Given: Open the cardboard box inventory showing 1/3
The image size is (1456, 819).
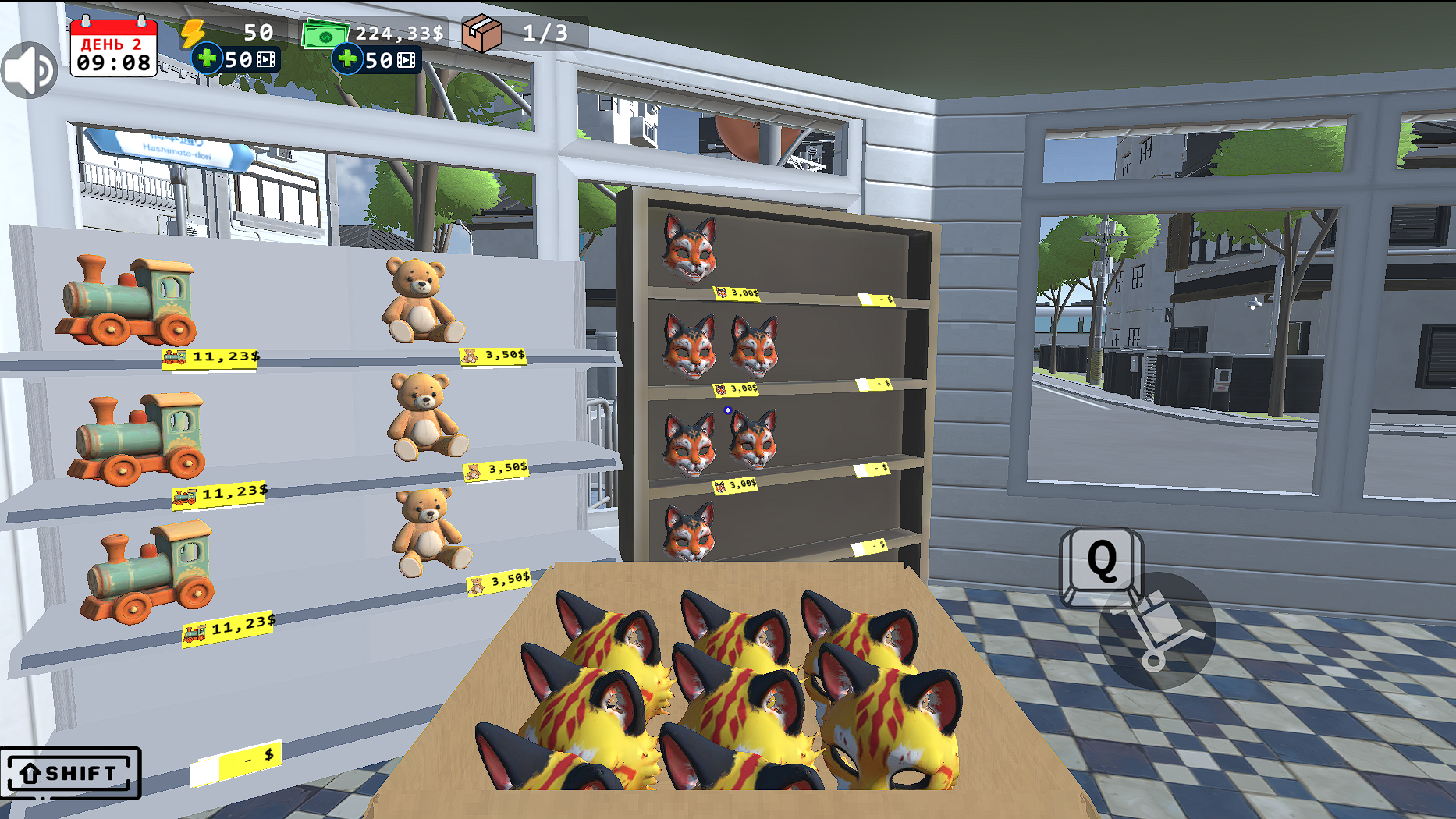Looking at the screenshot, I should coord(484,33).
